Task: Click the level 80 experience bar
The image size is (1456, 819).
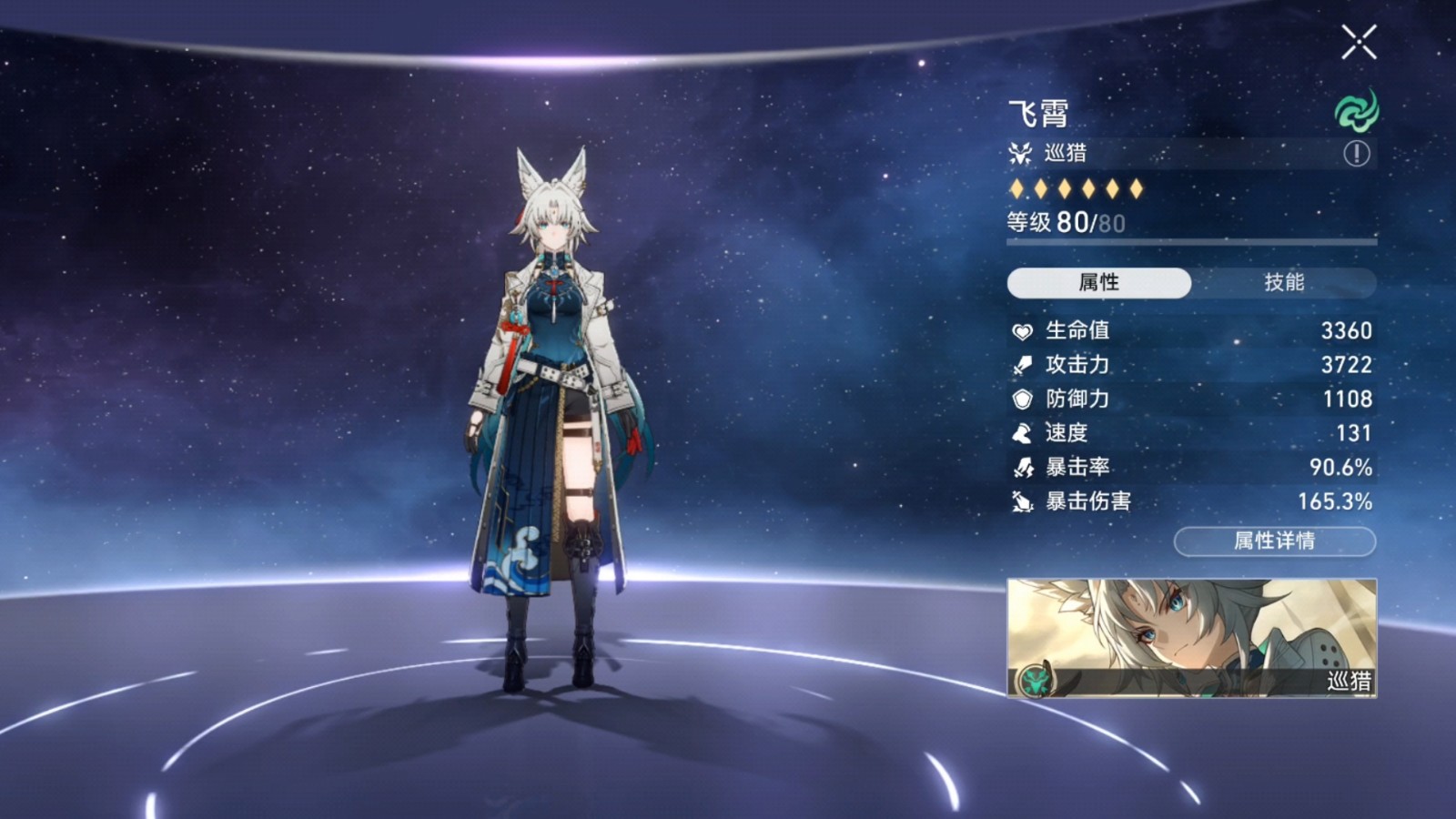Action: point(1183,242)
